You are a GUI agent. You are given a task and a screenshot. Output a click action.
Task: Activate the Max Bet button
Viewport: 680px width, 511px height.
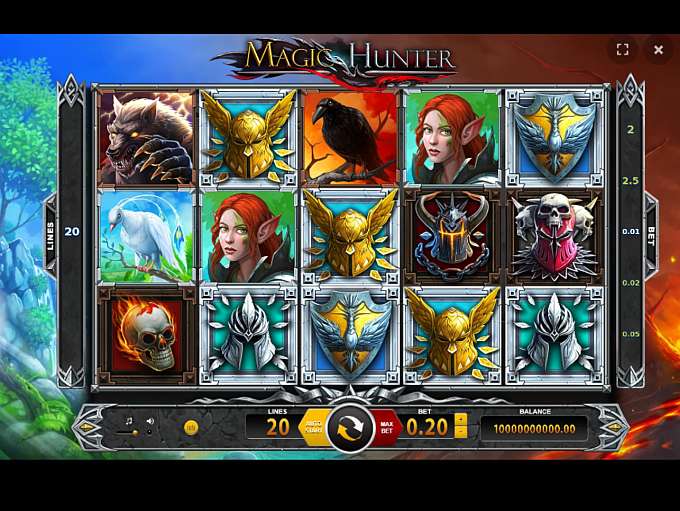[386, 428]
